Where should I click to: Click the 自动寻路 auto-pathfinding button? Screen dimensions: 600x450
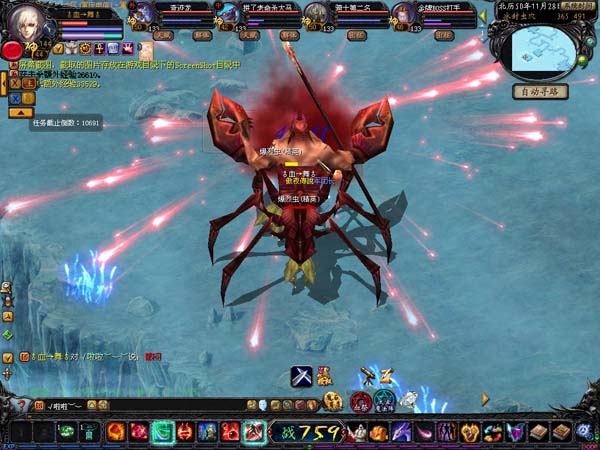540,91
